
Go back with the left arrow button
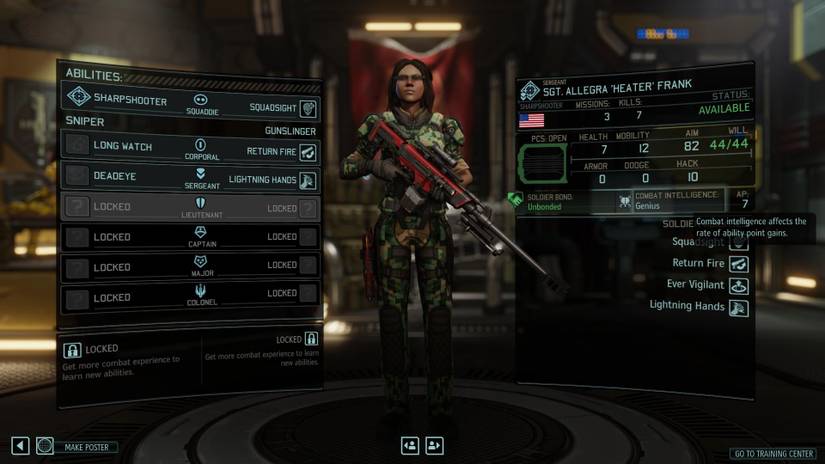20,446
